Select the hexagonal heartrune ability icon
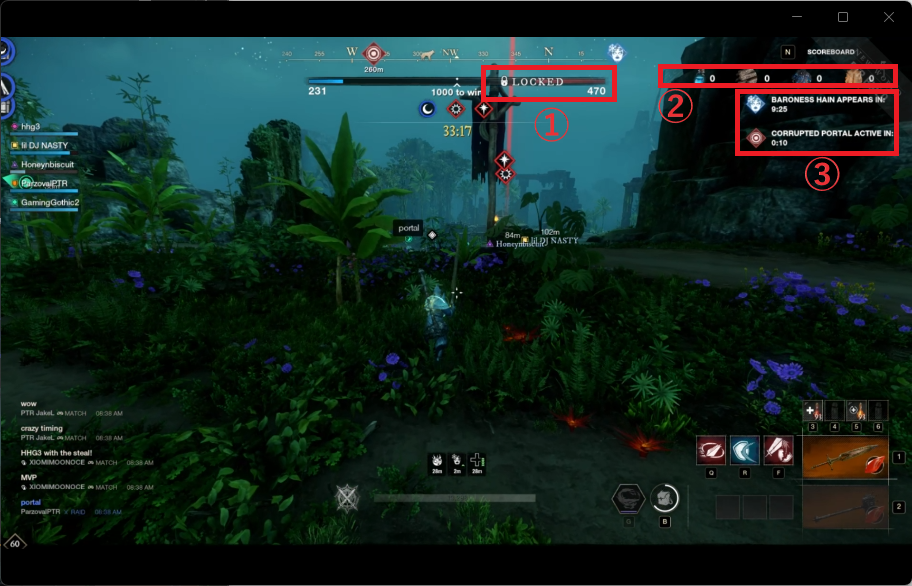Viewport: 912px width, 586px height. tap(628, 497)
